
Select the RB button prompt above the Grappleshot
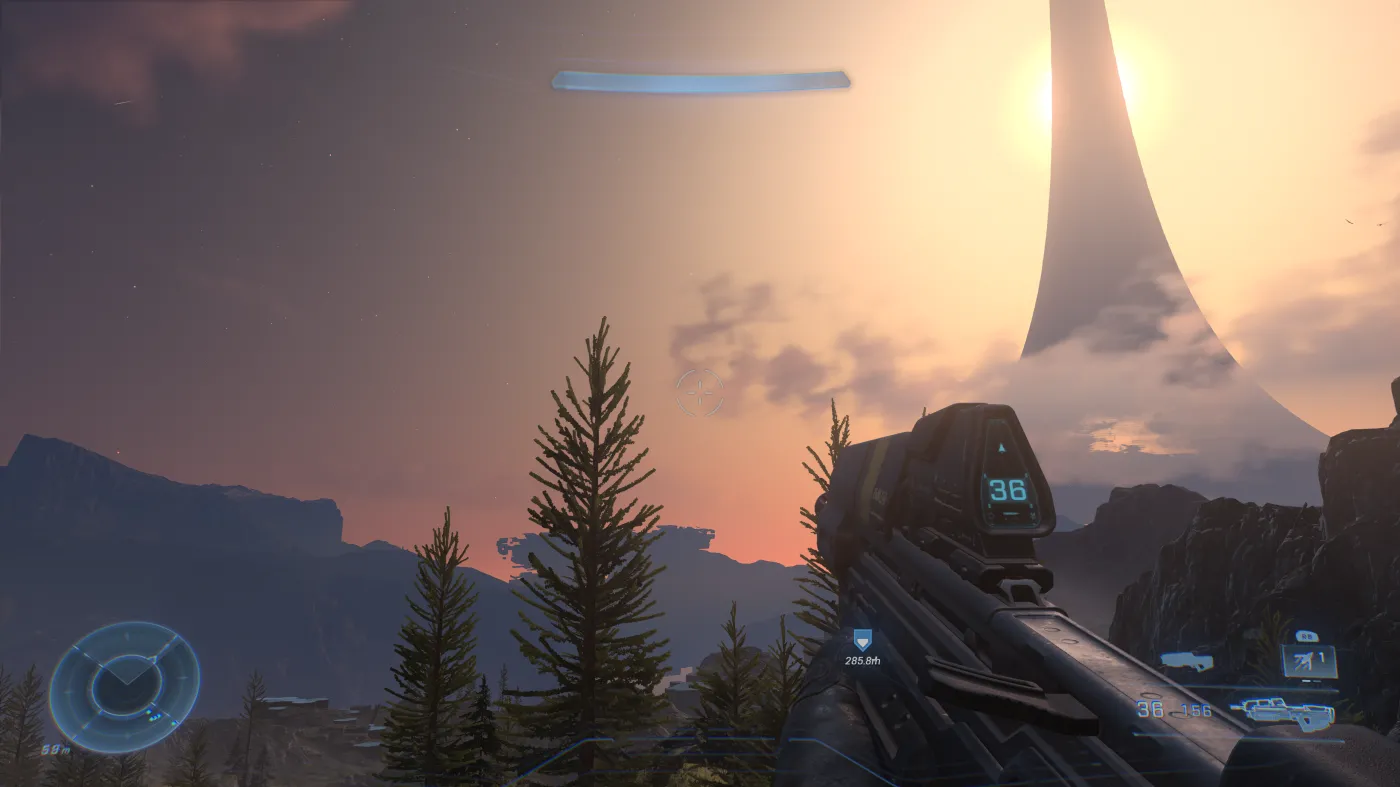tap(1308, 636)
